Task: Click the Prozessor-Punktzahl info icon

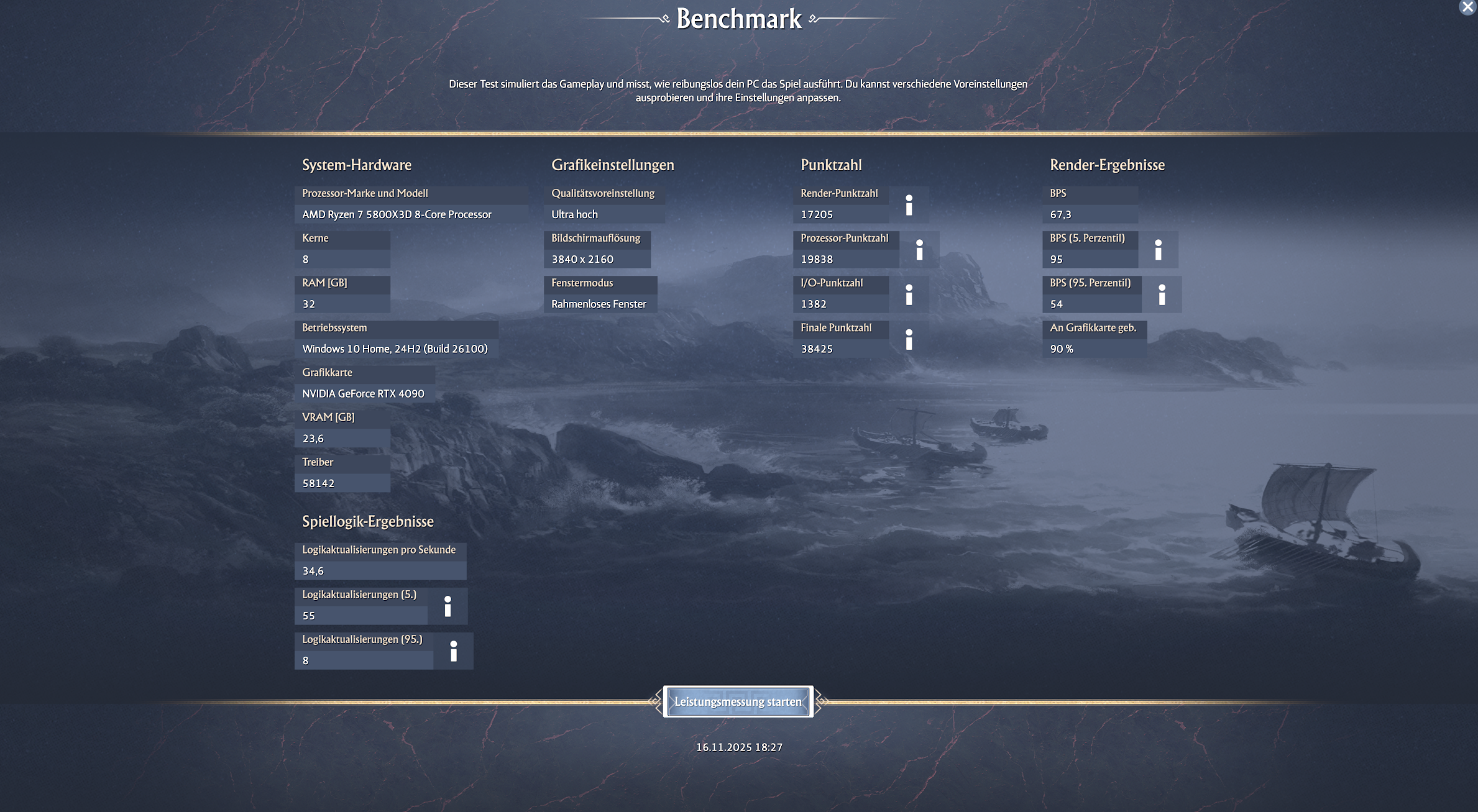Action: [x=919, y=250]
